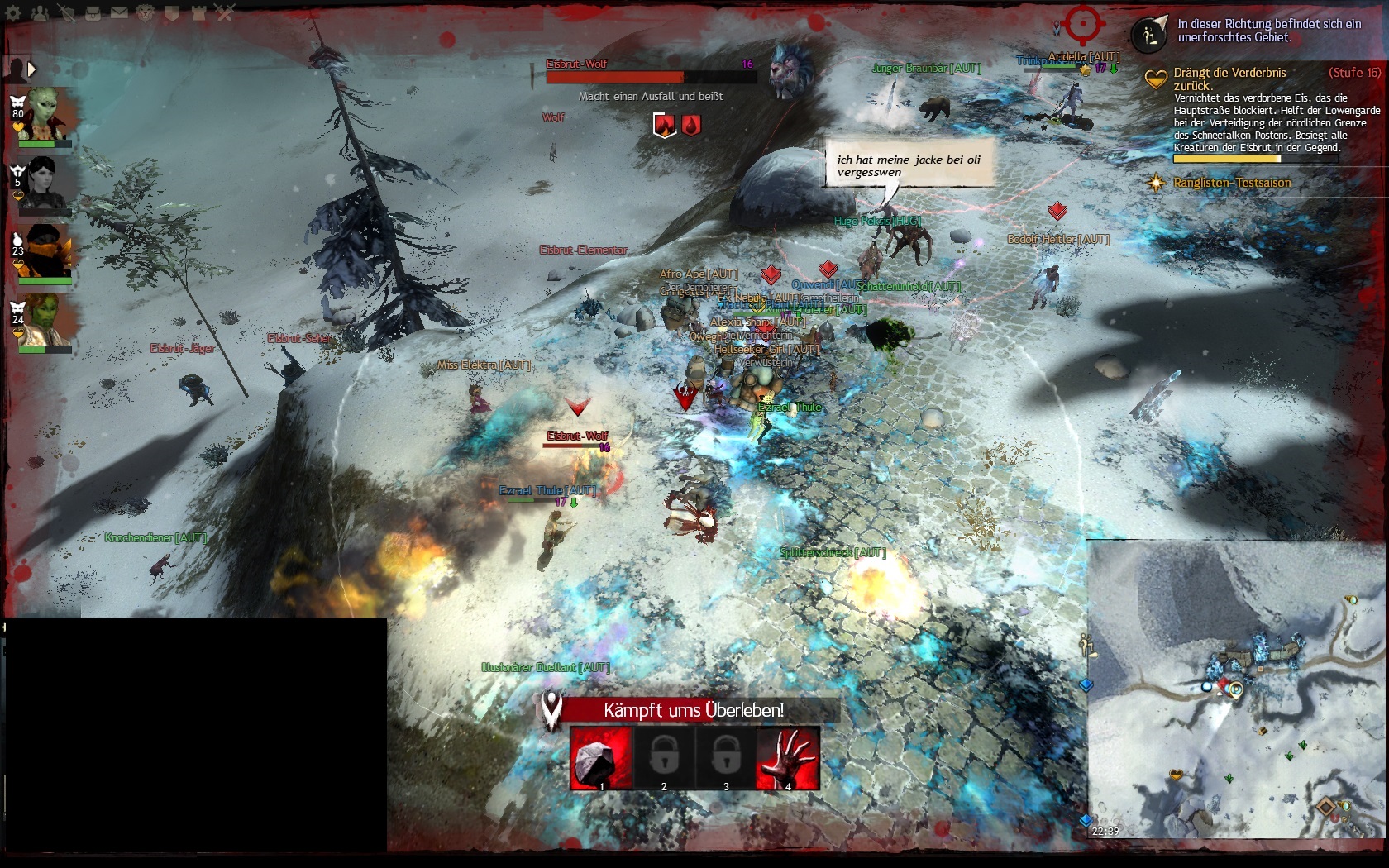Expand the party panel arrow

31,69
